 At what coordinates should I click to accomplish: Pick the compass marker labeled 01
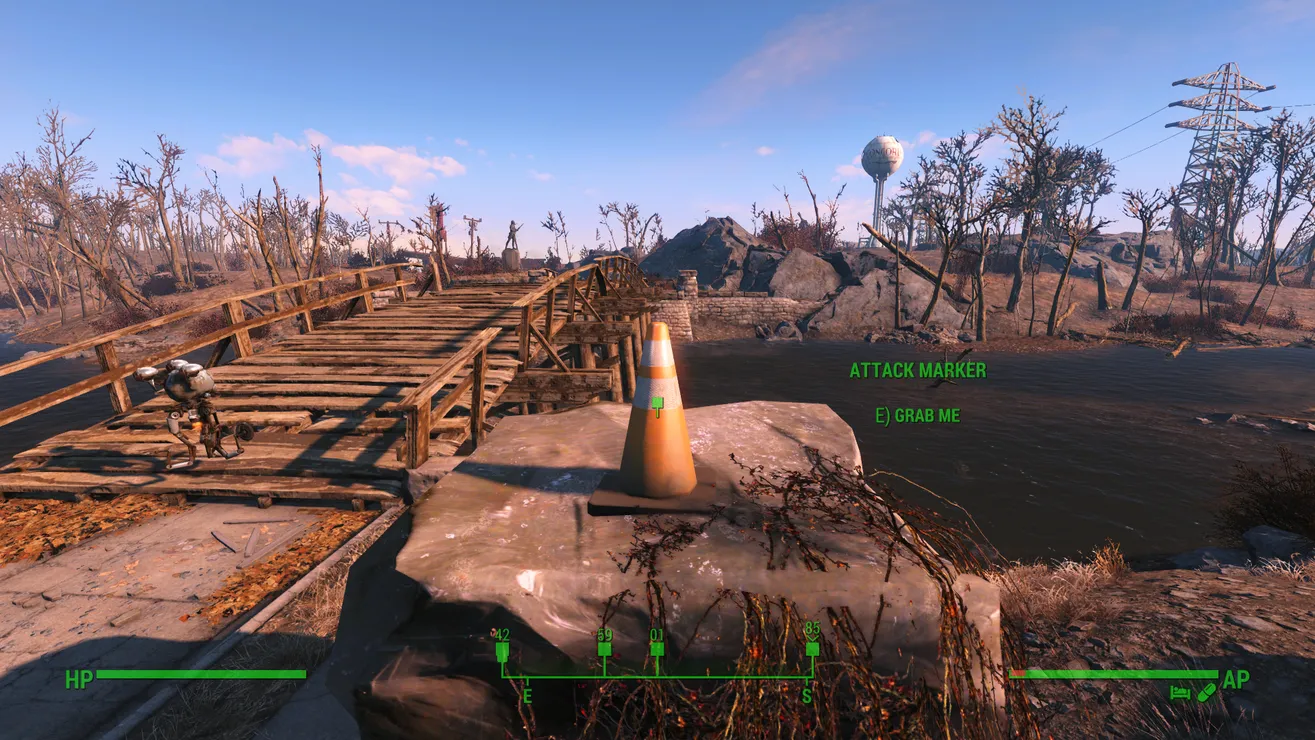coord(657,648)
